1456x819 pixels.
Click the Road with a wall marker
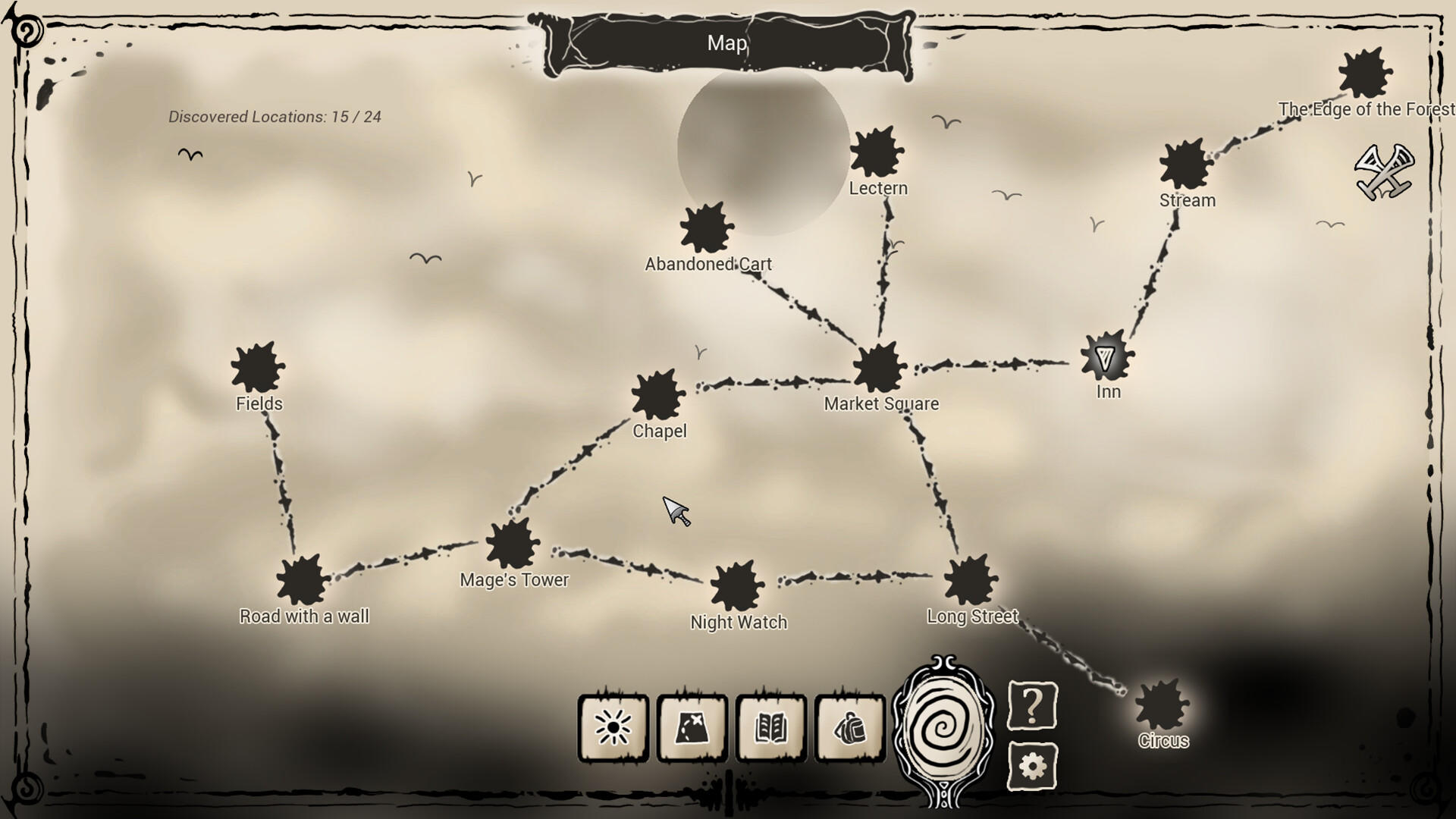coord(300,581)
